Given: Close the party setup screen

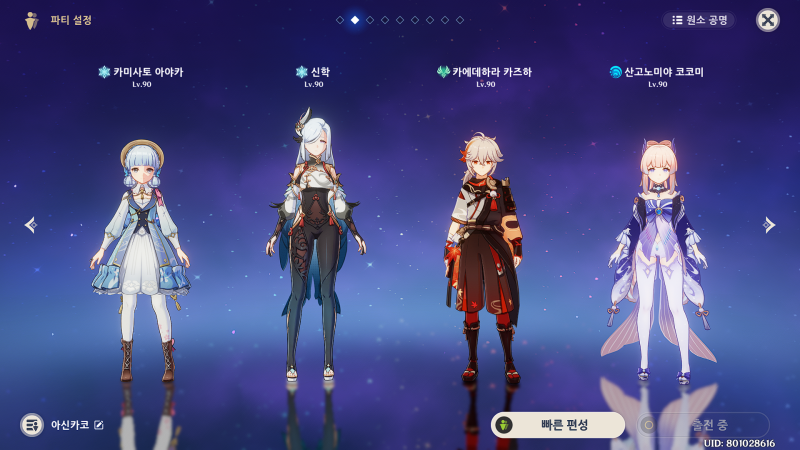Looking at the screenshot, I should click(767, 20).
